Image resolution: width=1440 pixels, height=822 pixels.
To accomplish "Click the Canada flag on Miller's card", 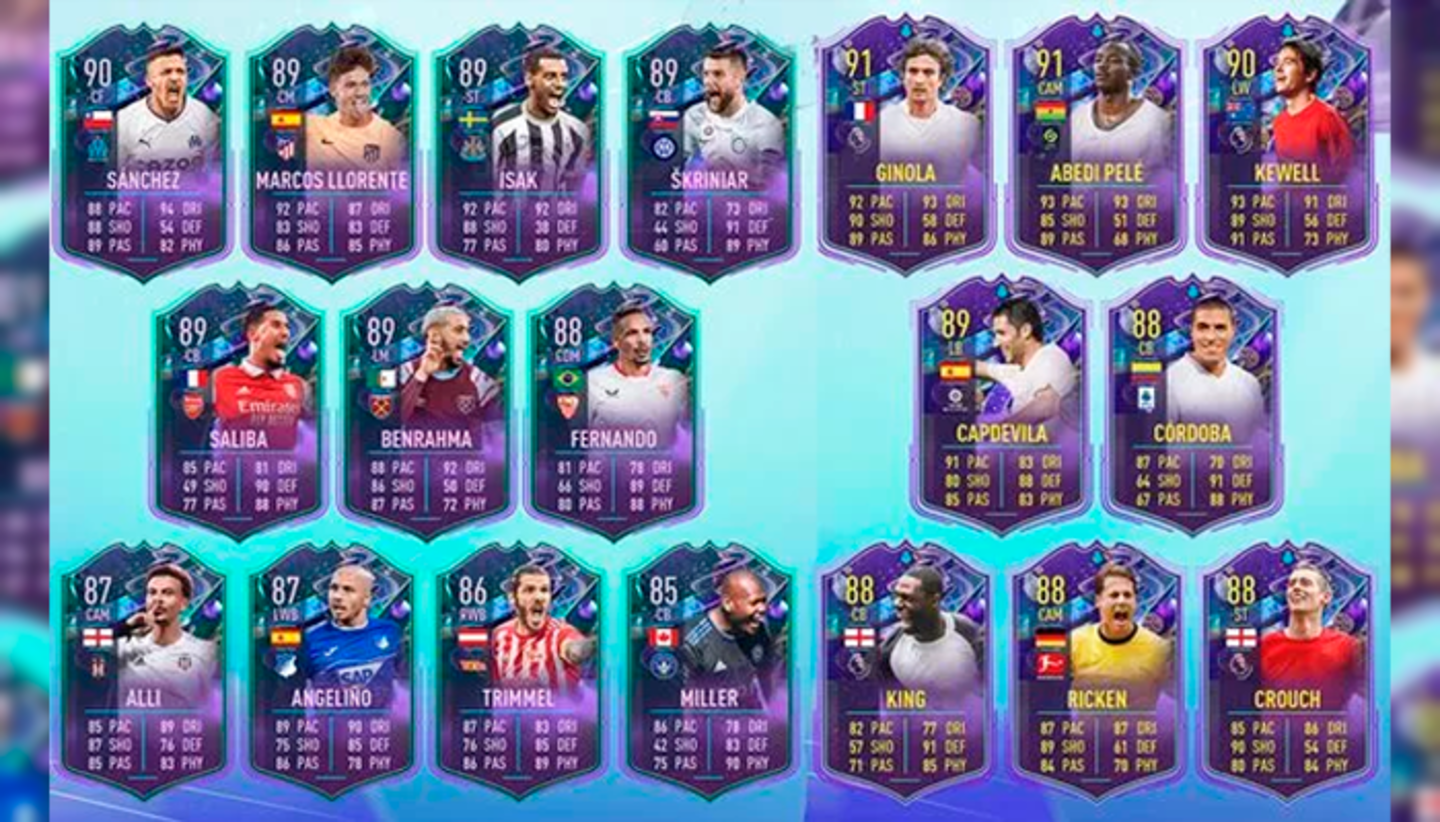I will (x=663, y=638).
